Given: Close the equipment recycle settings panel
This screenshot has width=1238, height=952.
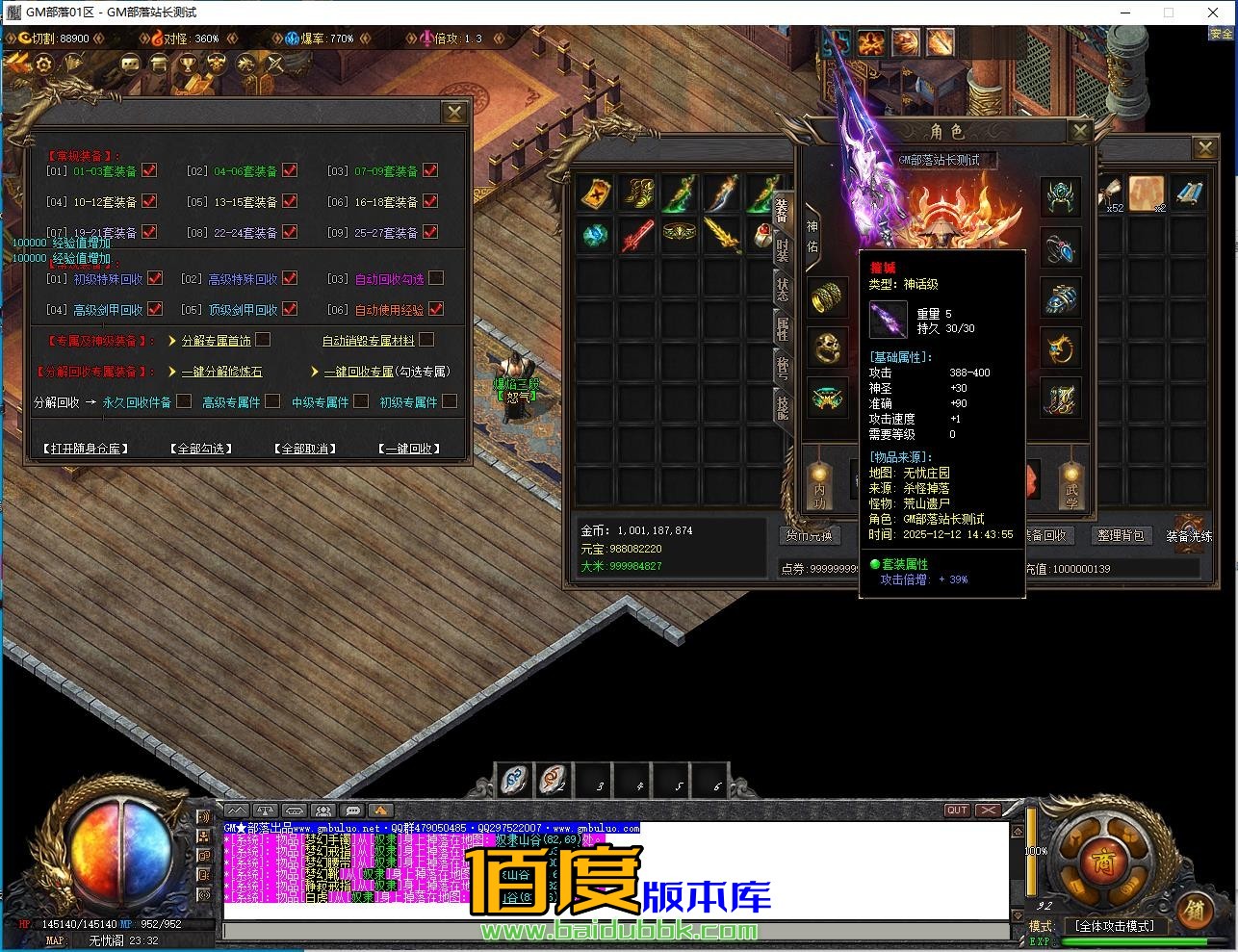Looking at the screenshot, I should pyautogui.click(x=454, y=113).
